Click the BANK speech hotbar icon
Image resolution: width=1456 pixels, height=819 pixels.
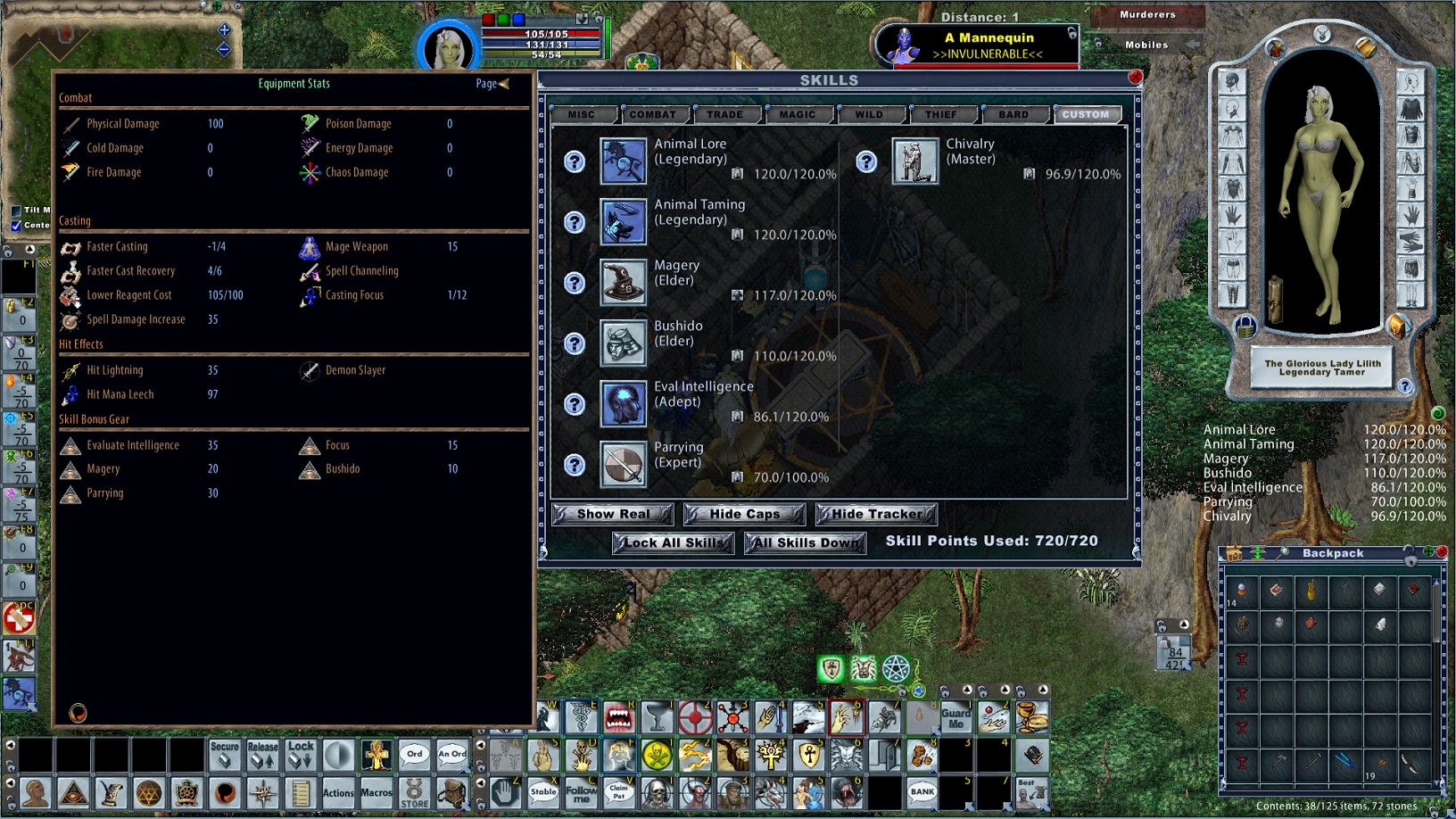(x=922, y=793)
